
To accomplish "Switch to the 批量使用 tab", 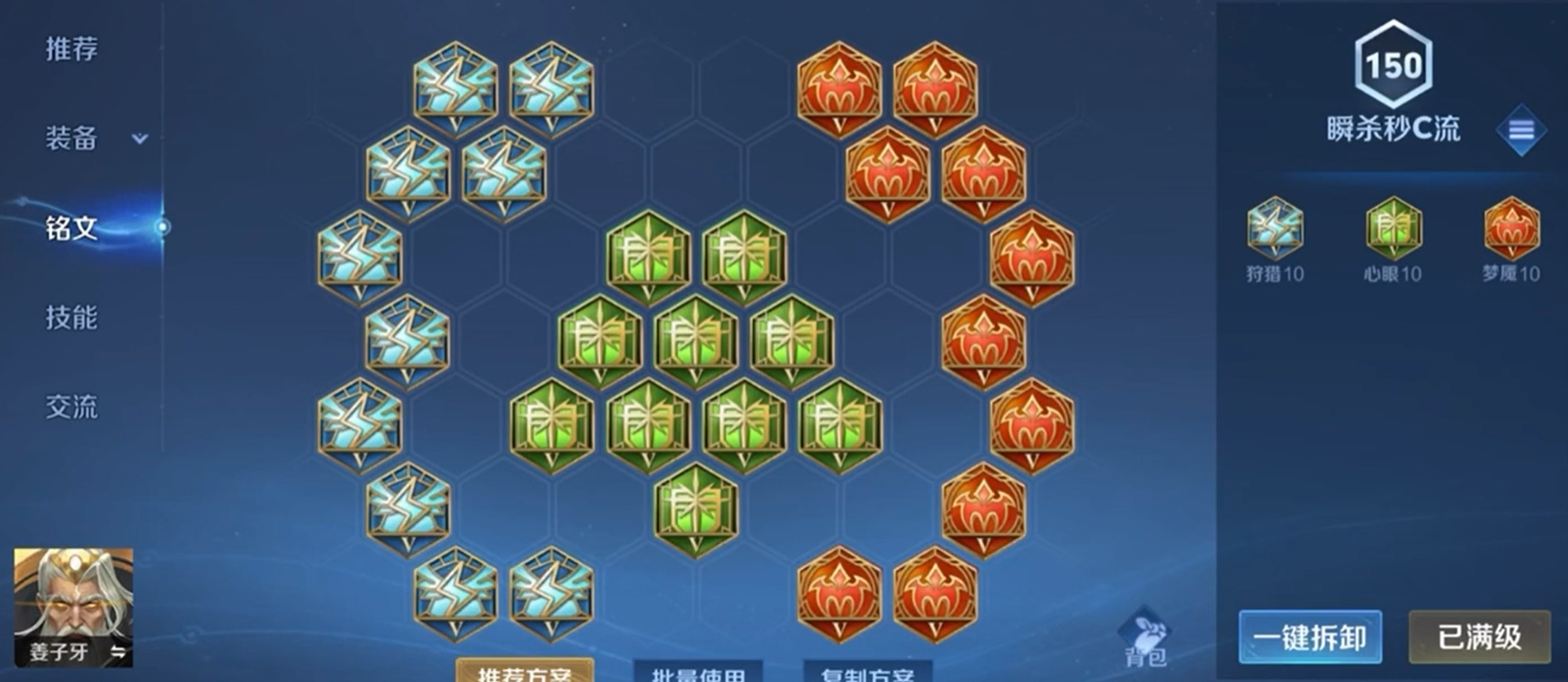I will click(x=699, y=675).
